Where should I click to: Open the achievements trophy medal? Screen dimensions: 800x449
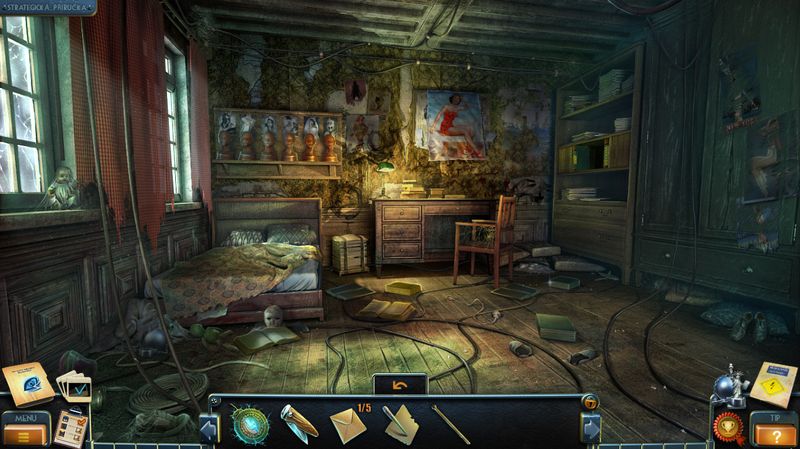(728, 427)
